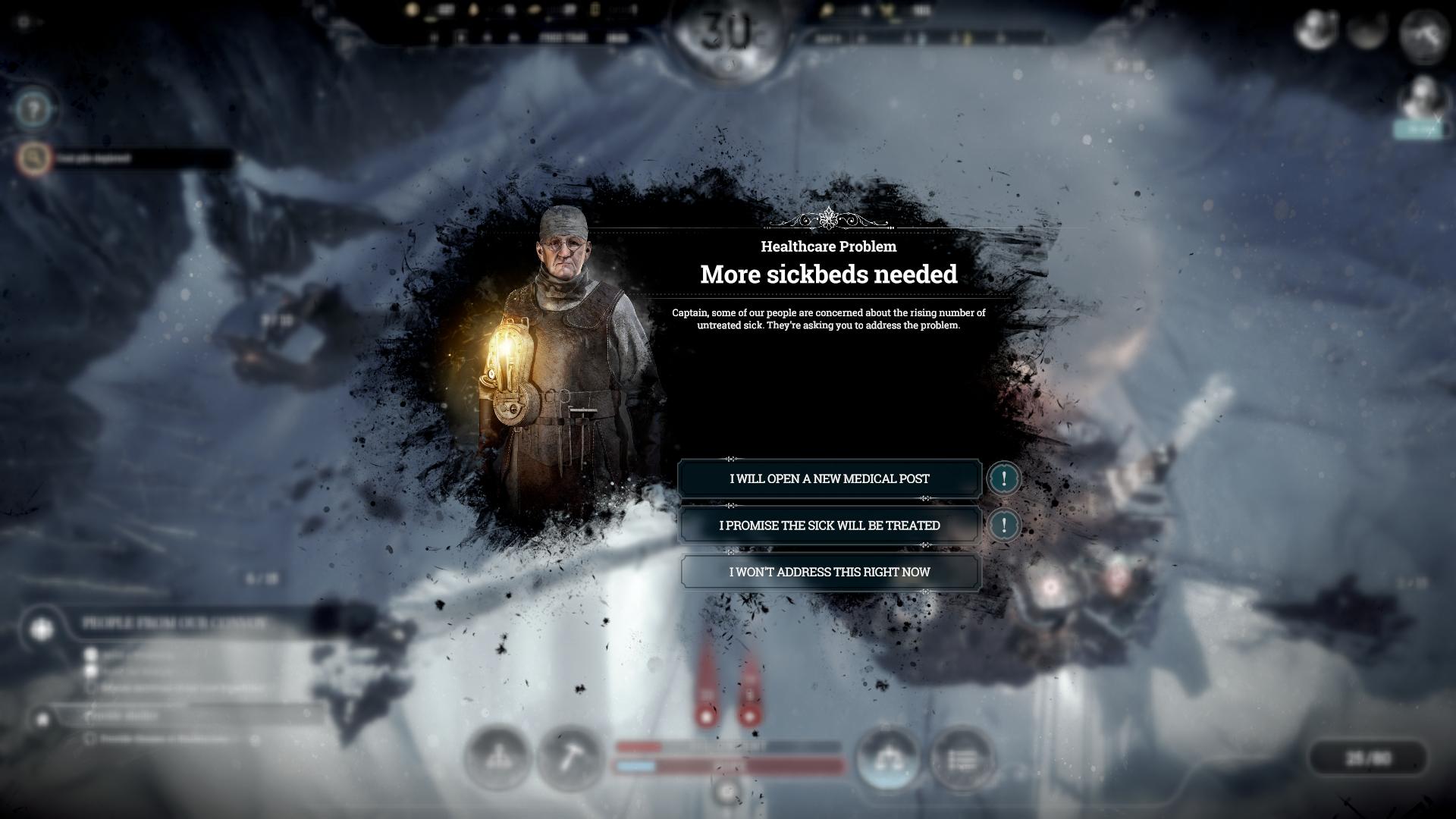Choose "I will open a new medical post"
This screenshot has height=819, width=1456.
tap(829, 479)
